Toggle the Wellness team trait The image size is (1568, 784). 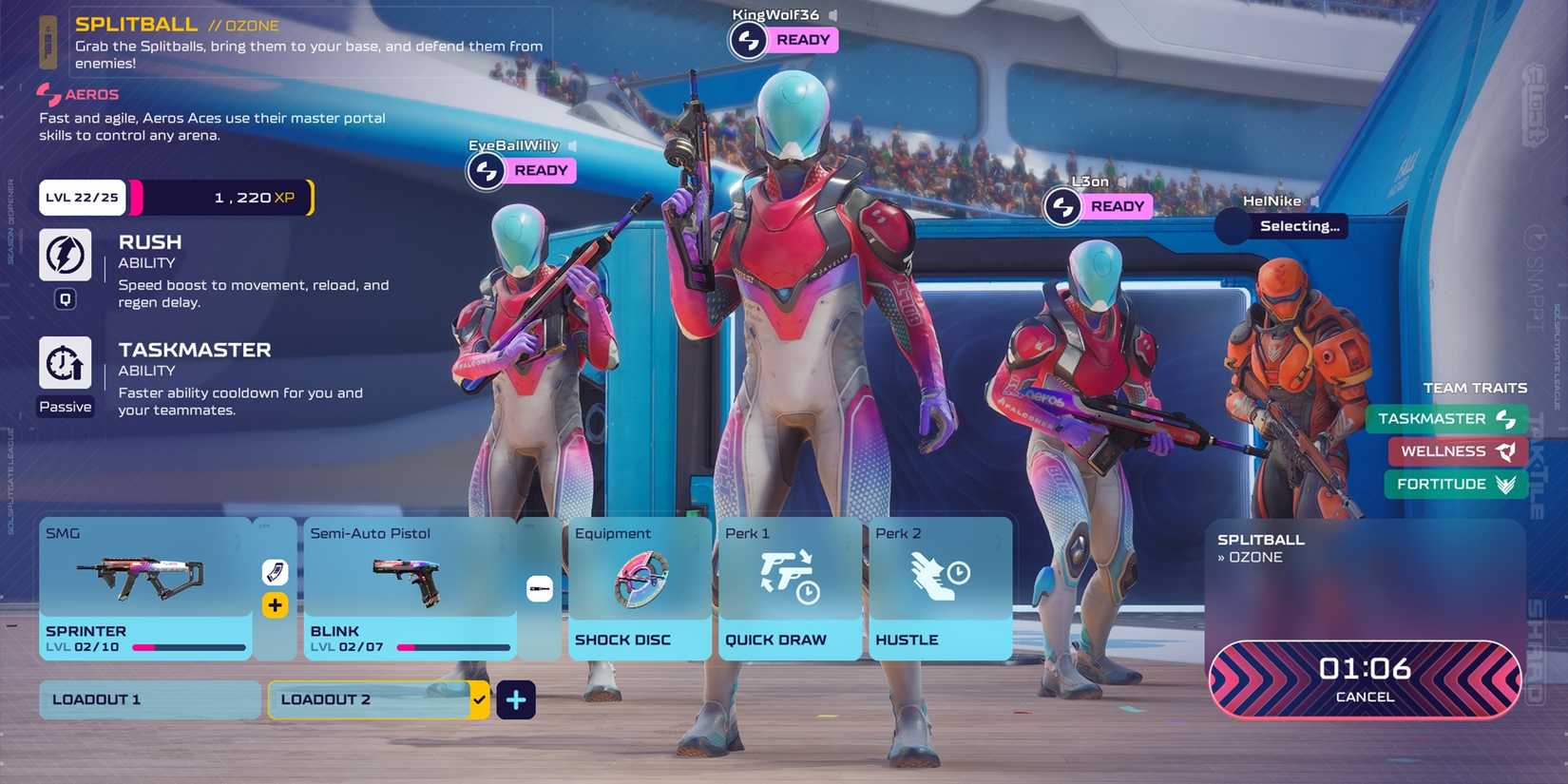pos(1457,451)
